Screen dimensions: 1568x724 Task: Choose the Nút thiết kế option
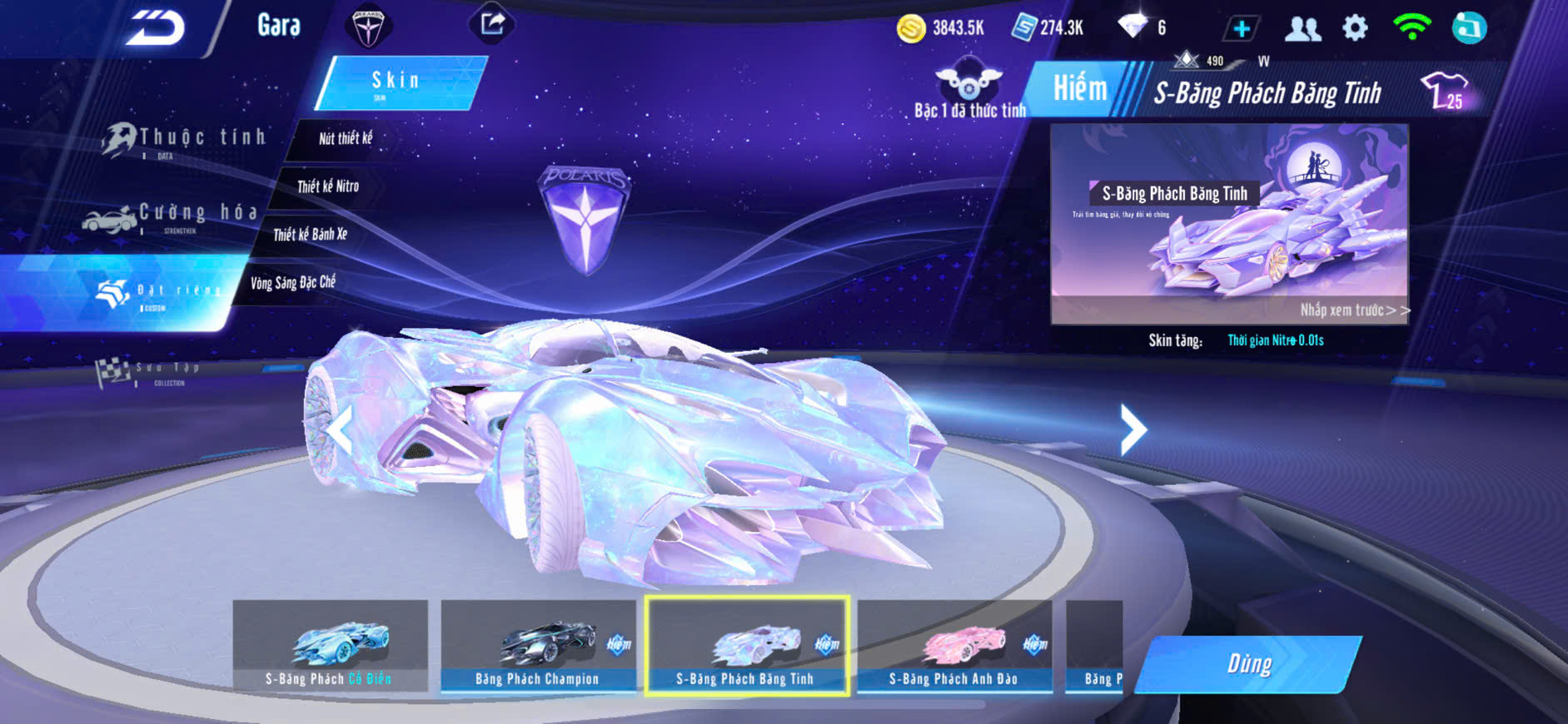(x=346, y=138)
